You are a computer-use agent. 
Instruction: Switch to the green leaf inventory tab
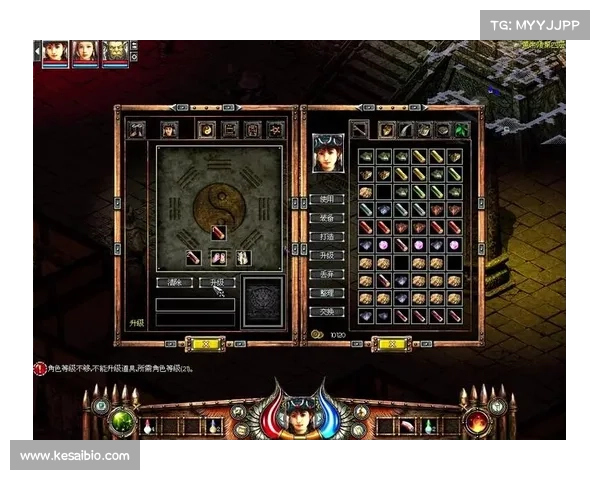pos(461,129)
